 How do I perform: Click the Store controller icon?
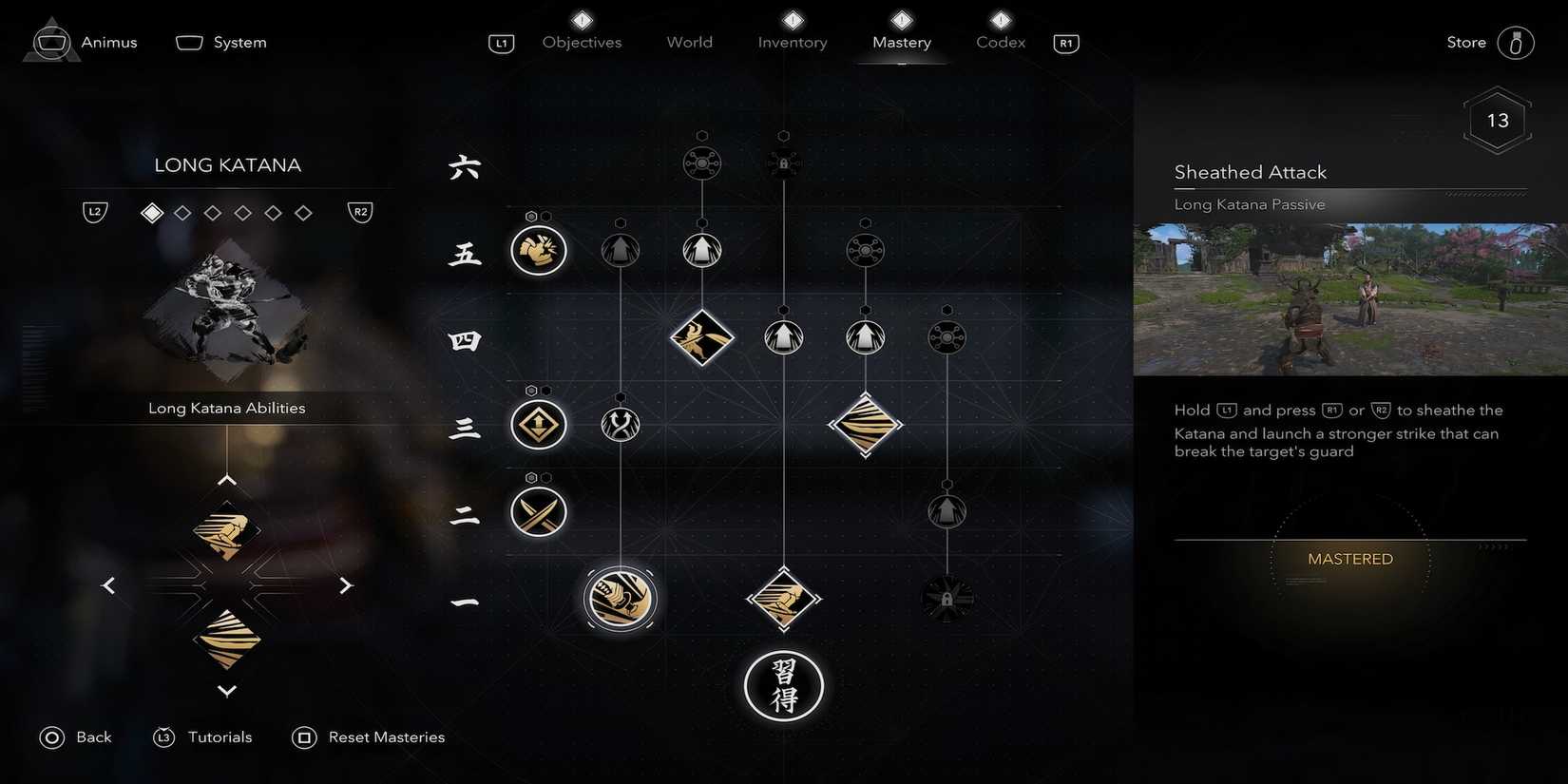click(1518, 42)
